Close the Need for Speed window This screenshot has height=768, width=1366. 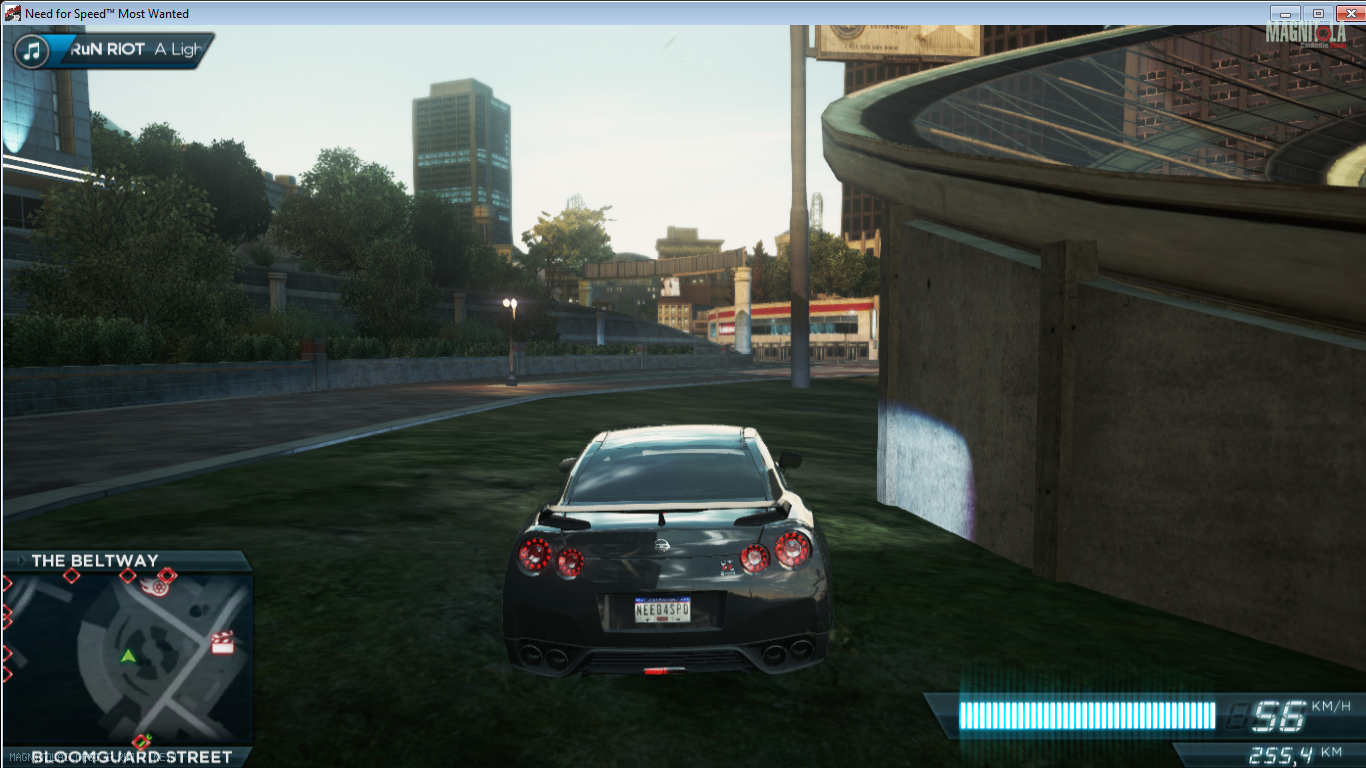1346,13
